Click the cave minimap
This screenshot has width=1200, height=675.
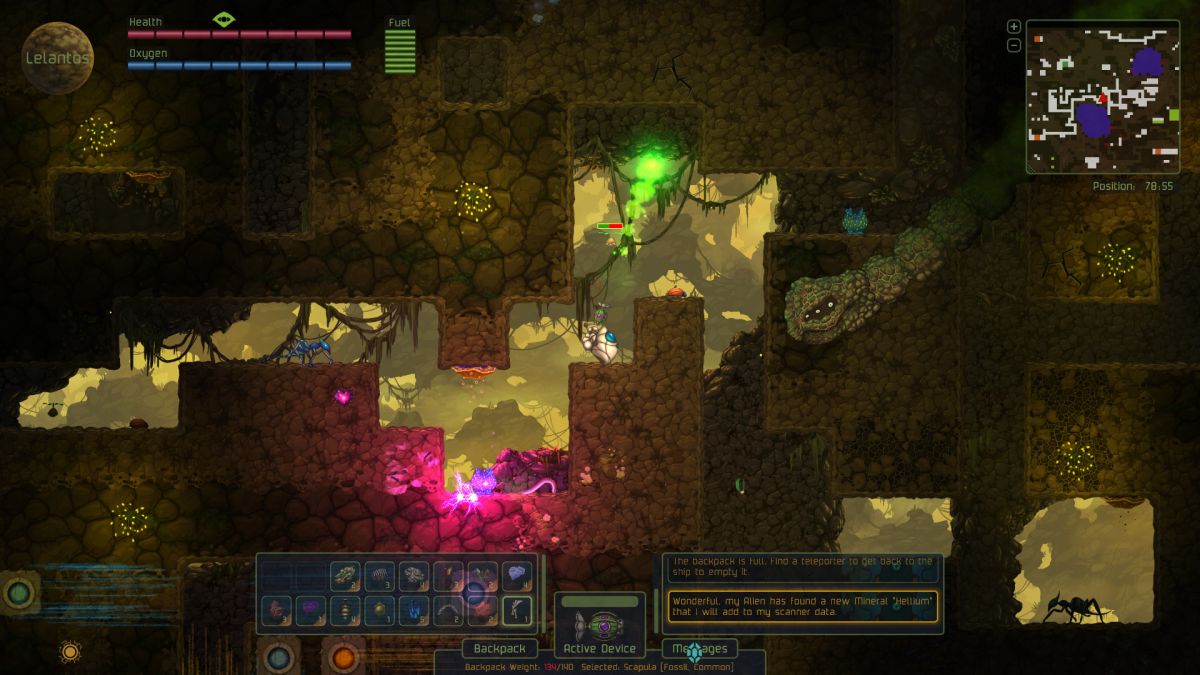(1100, 95)
